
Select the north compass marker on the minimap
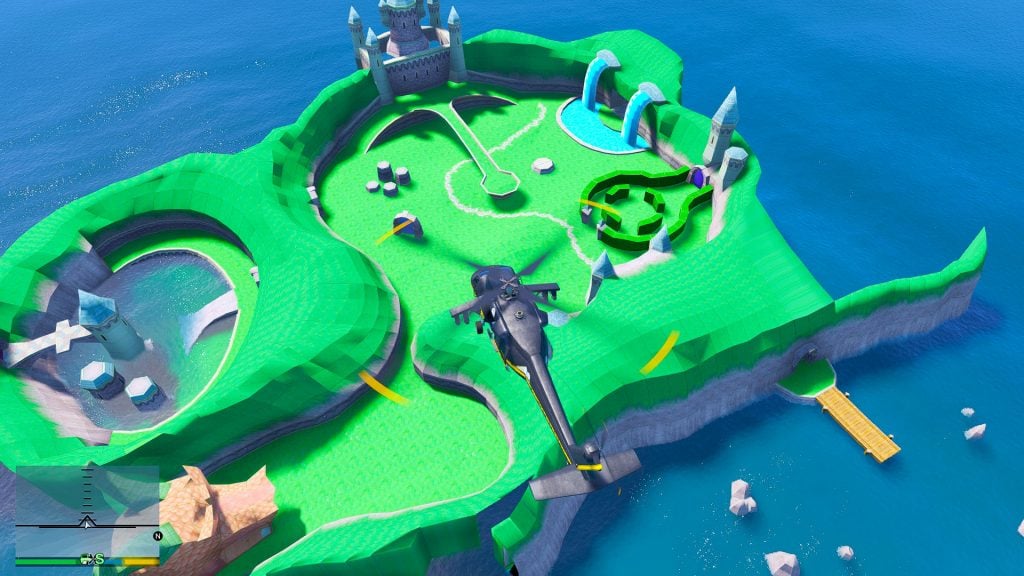point(157,536)
